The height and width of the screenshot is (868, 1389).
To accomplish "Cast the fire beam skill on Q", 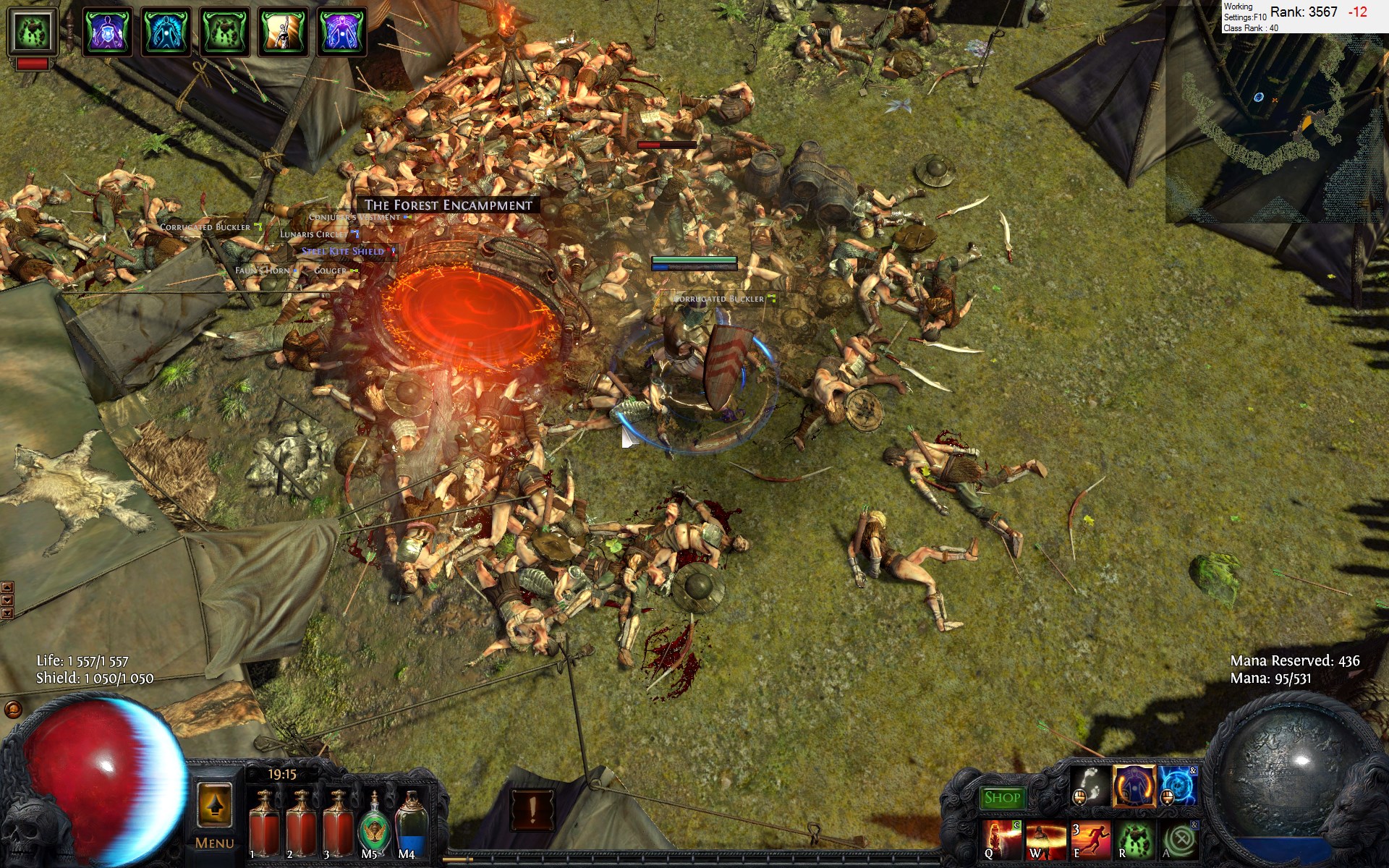I will (x=1002, y=839).
